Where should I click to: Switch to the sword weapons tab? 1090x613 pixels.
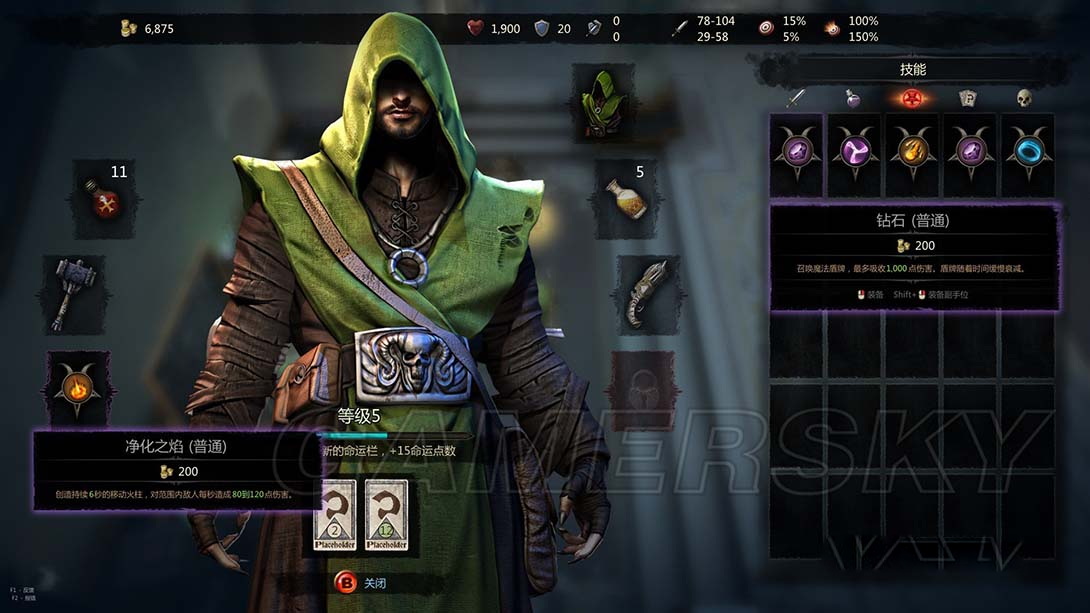(796, 98)
